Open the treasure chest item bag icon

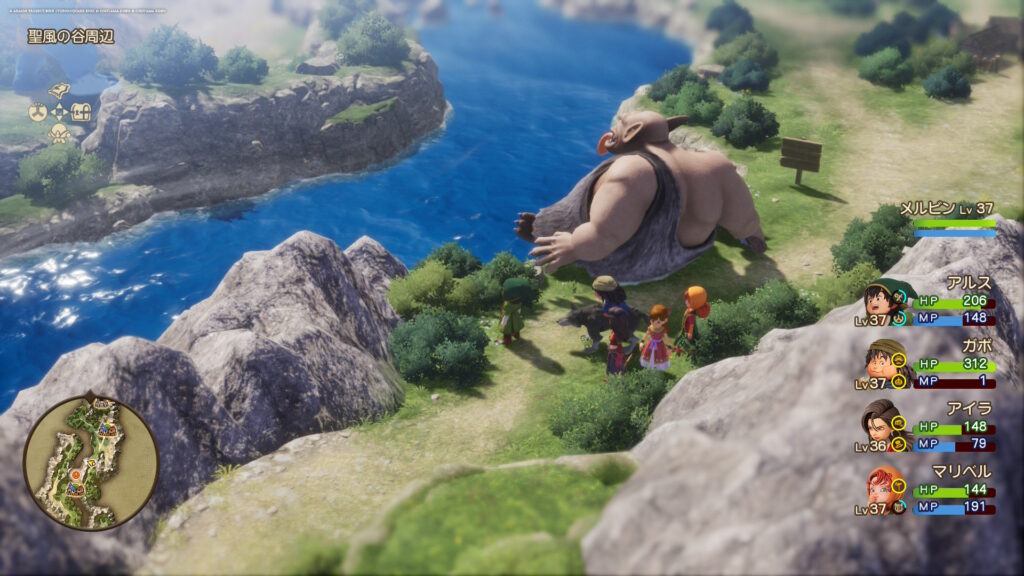[82, 112]
